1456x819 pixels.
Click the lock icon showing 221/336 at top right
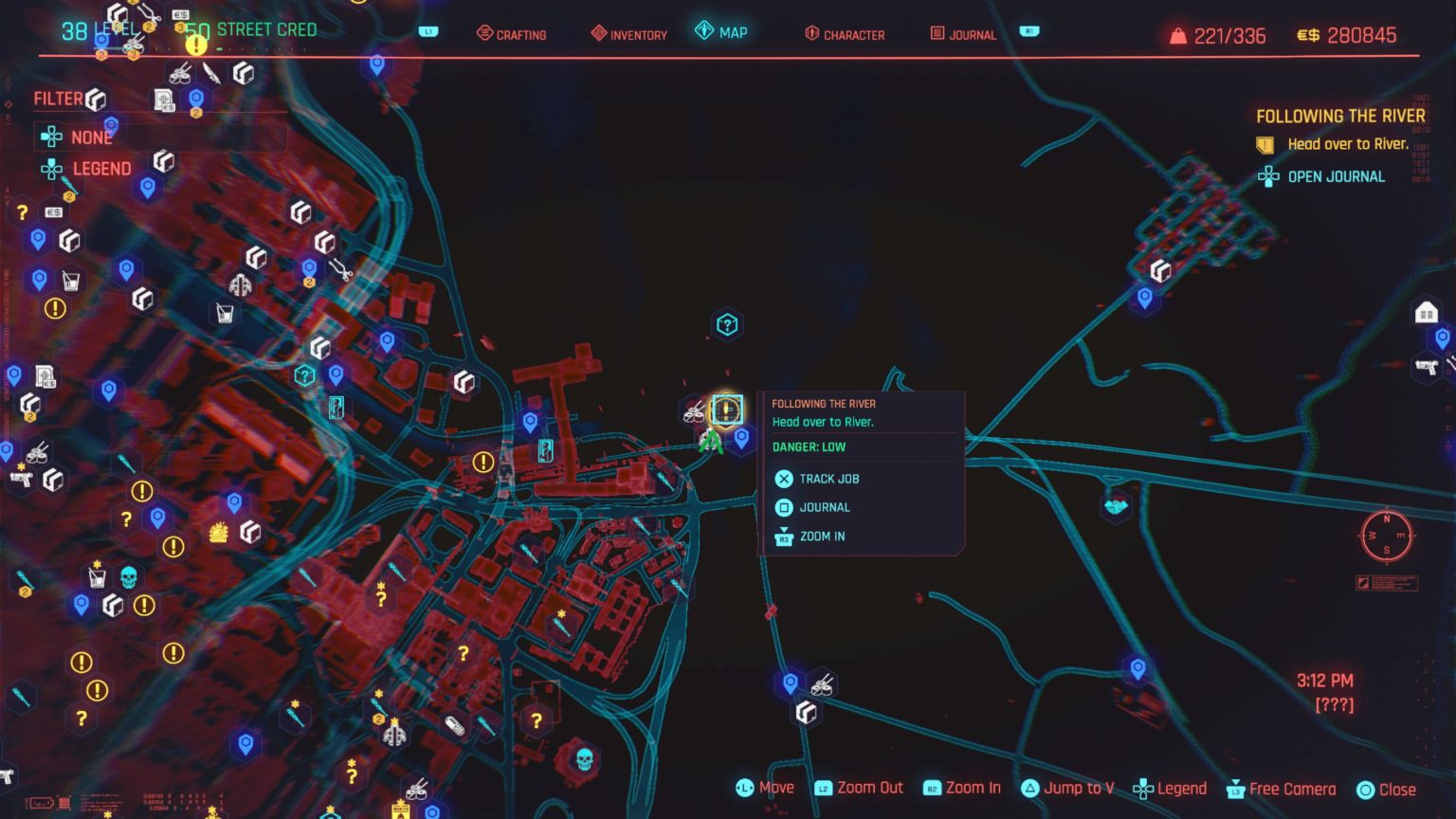(x=1178, y=34)
